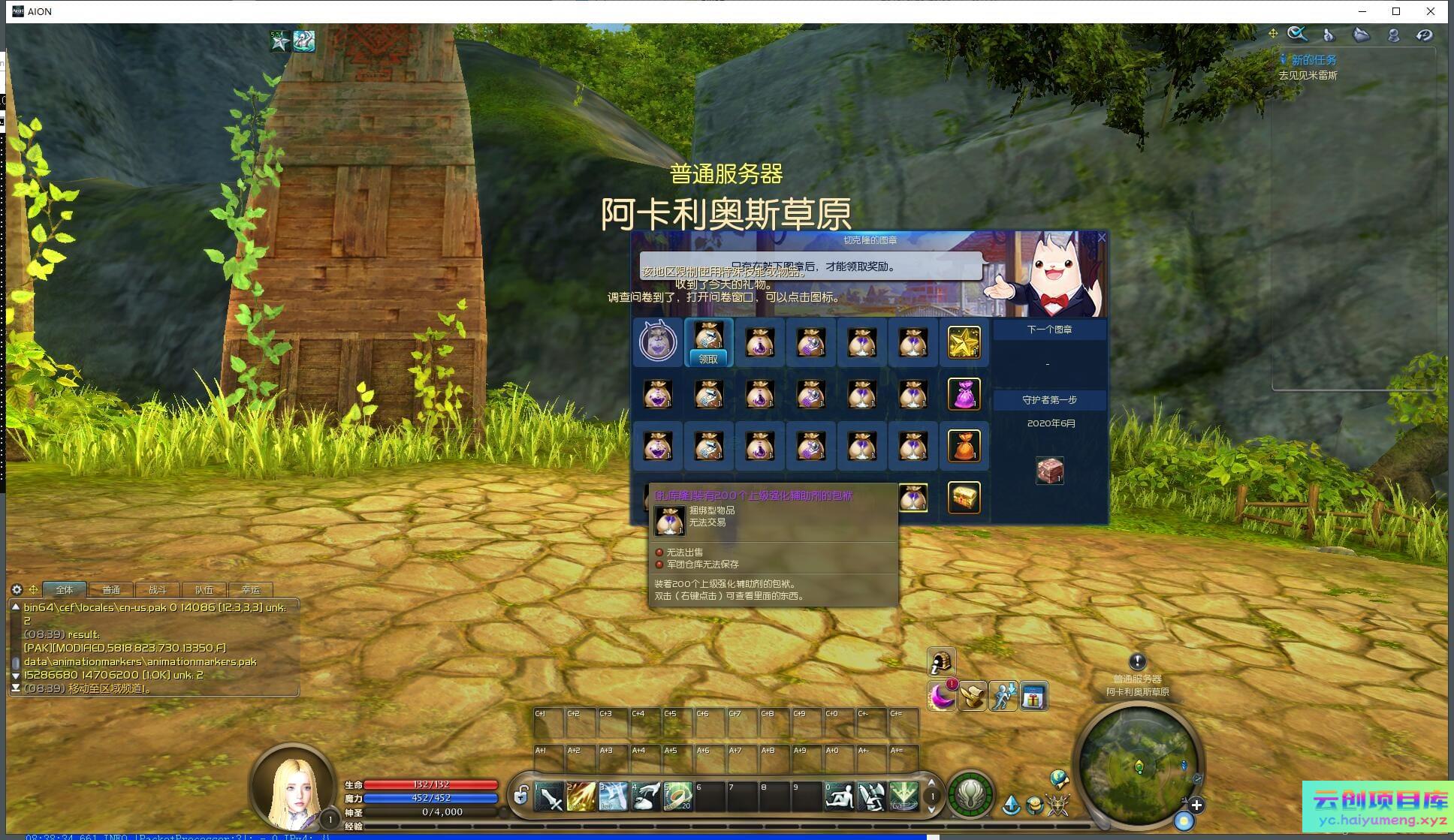Viewport: 1454px width, 840px height.
Task: Open the 新的任务 quest tracker entry
Action: click(1314, 60)
